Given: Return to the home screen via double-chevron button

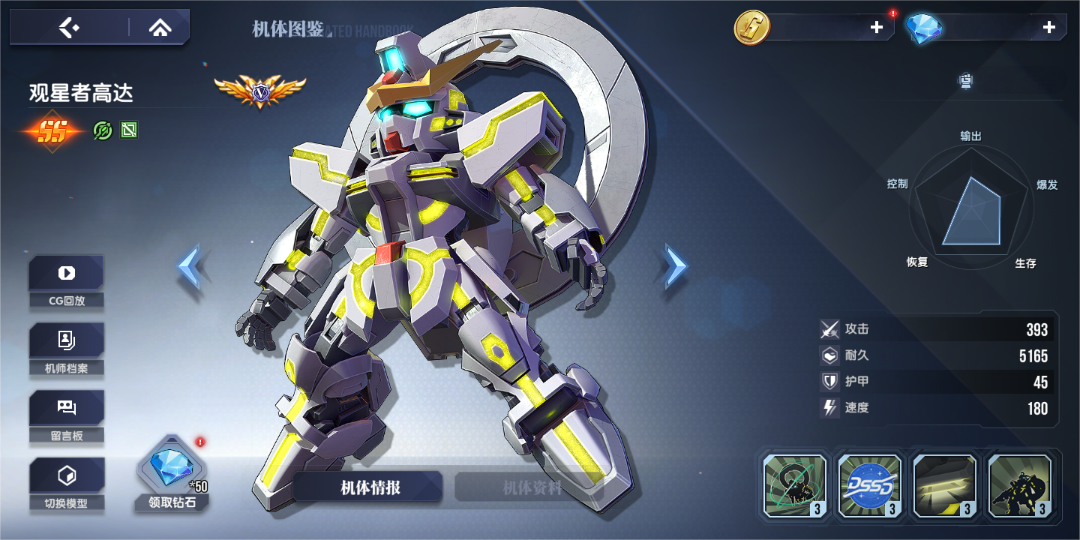Looking at the screenshot, I should pos(159,28).
